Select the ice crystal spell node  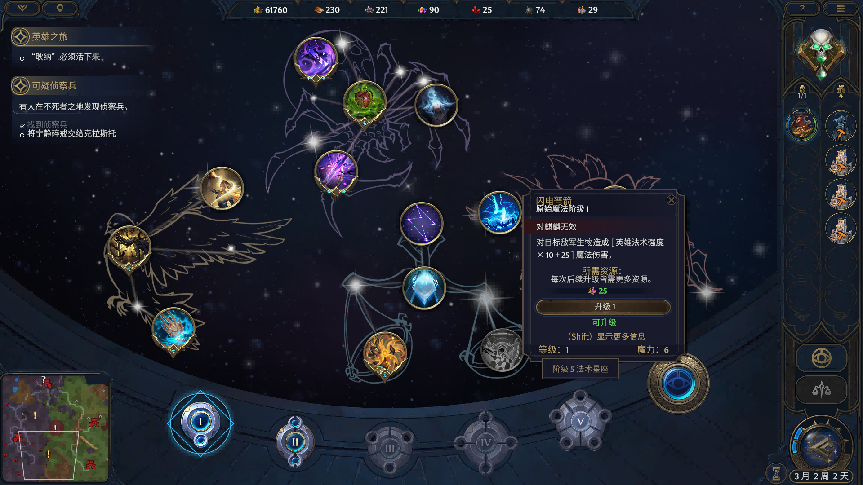pyautogui.click(x=424, y=287)
